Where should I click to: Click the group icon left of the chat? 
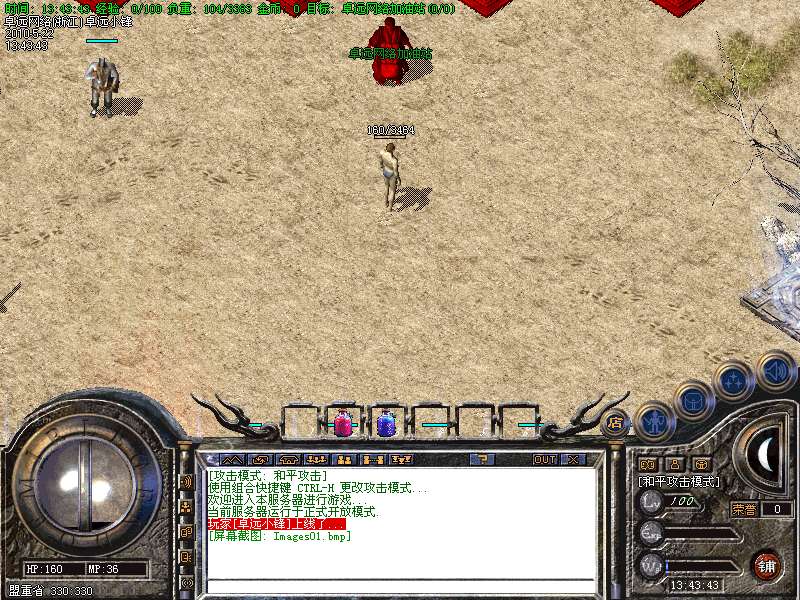(186, 507)
